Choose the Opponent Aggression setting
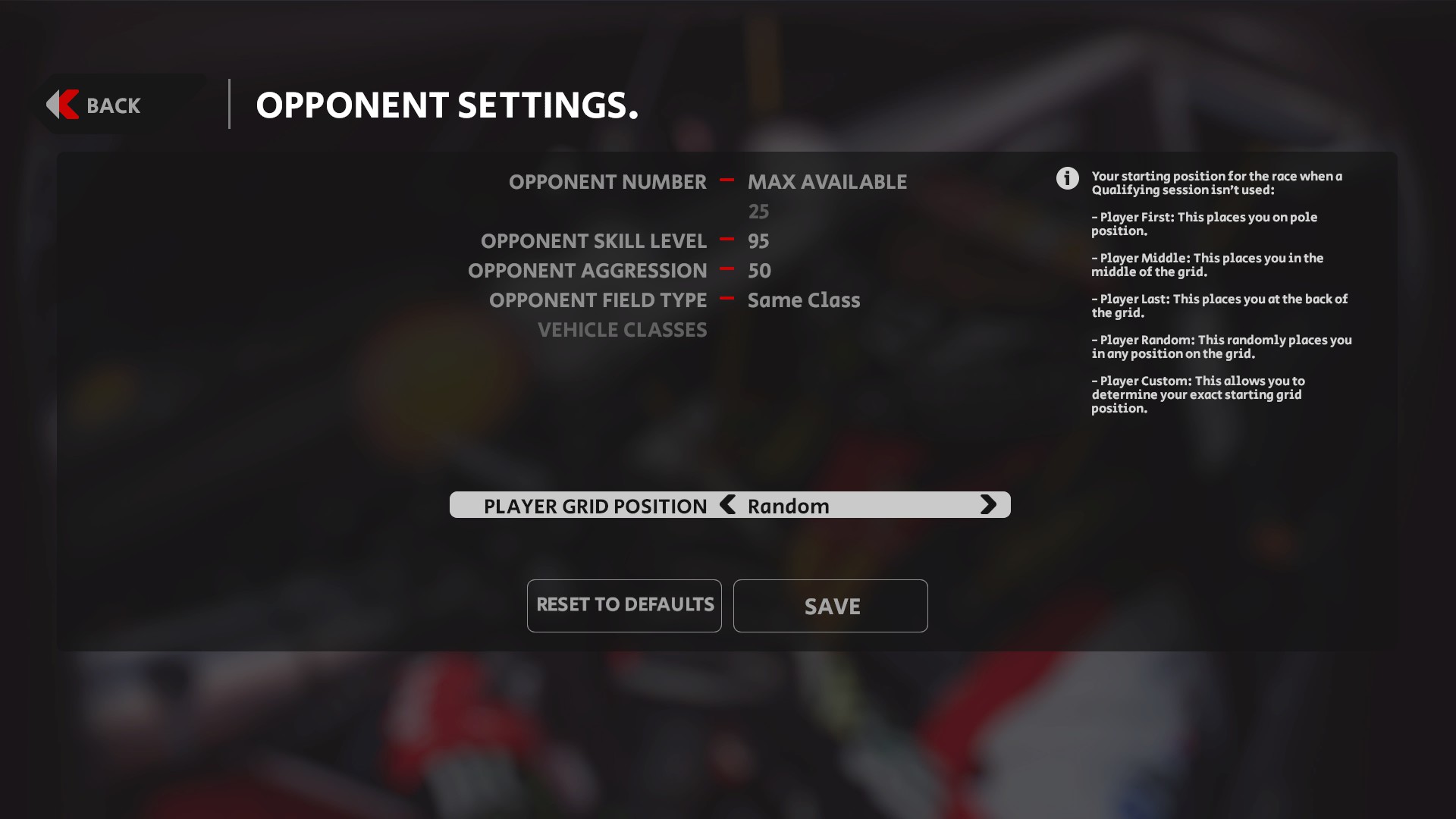Viewport: 1456px width, 819px height. click(x=588, y=271)
